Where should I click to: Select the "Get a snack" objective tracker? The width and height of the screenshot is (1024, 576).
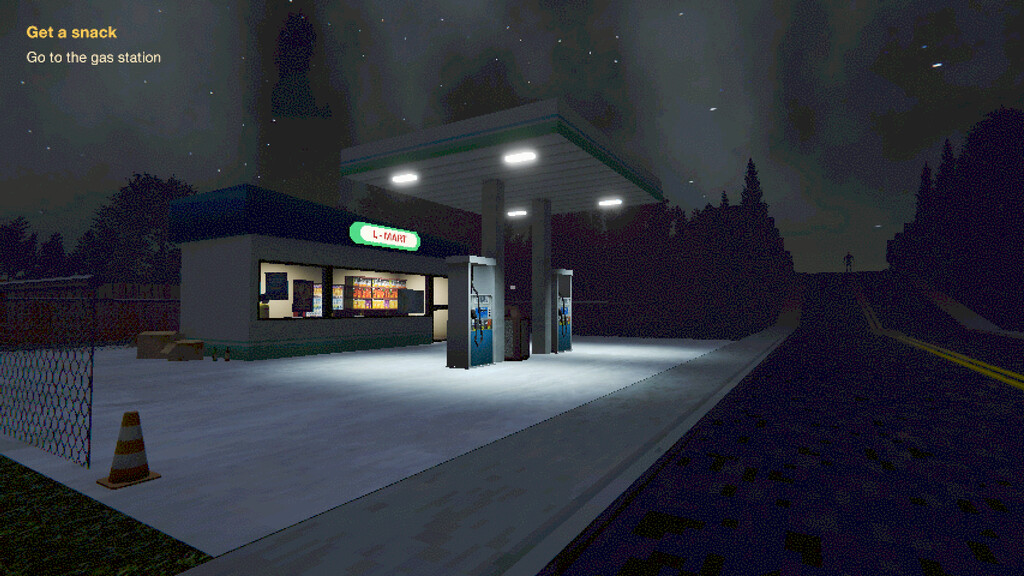click(x=71, y=33)
